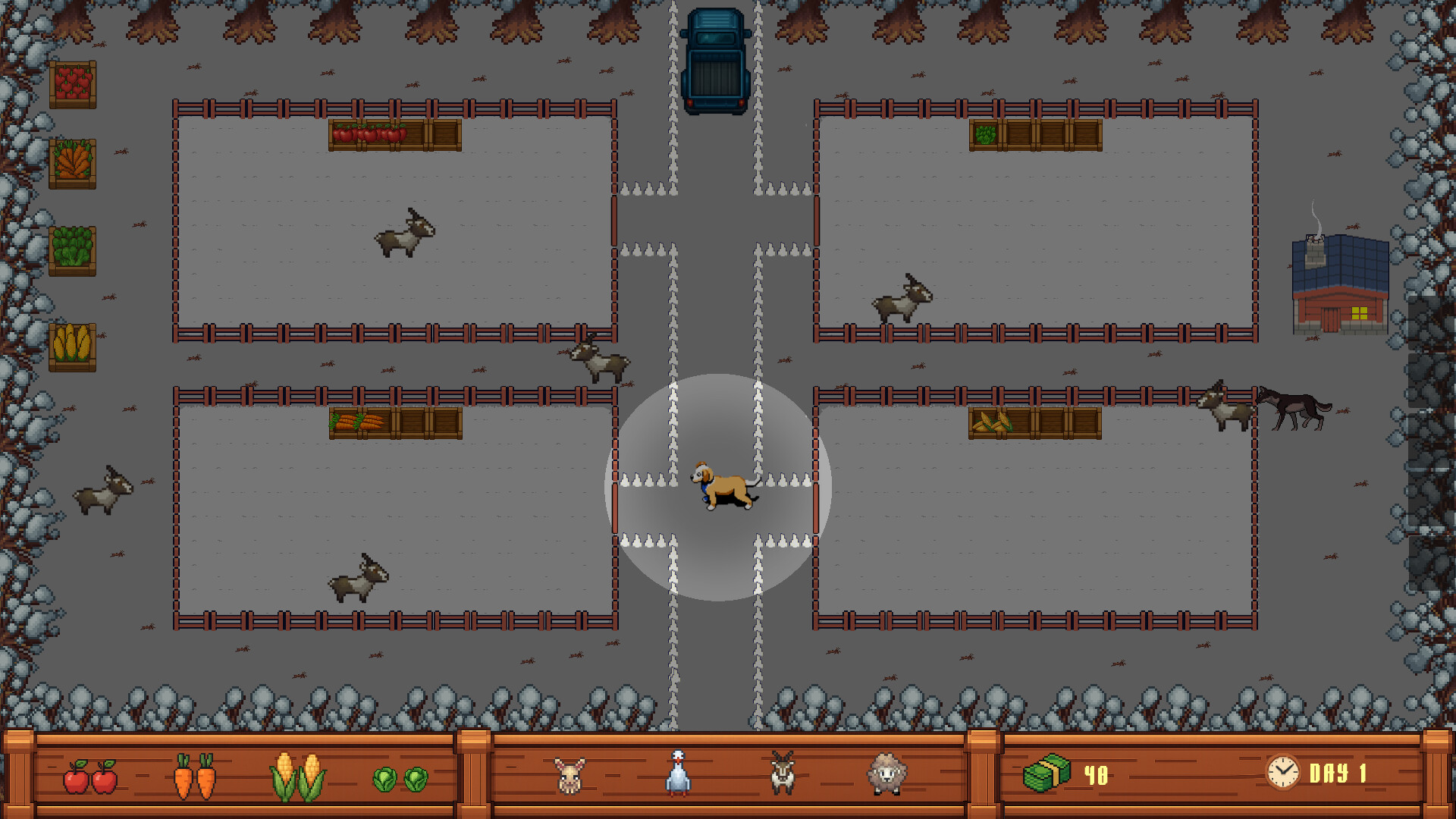Select the carrot crop icon in the bottom bar
Screen dimensions: 1456x819
tap(196, 776)
